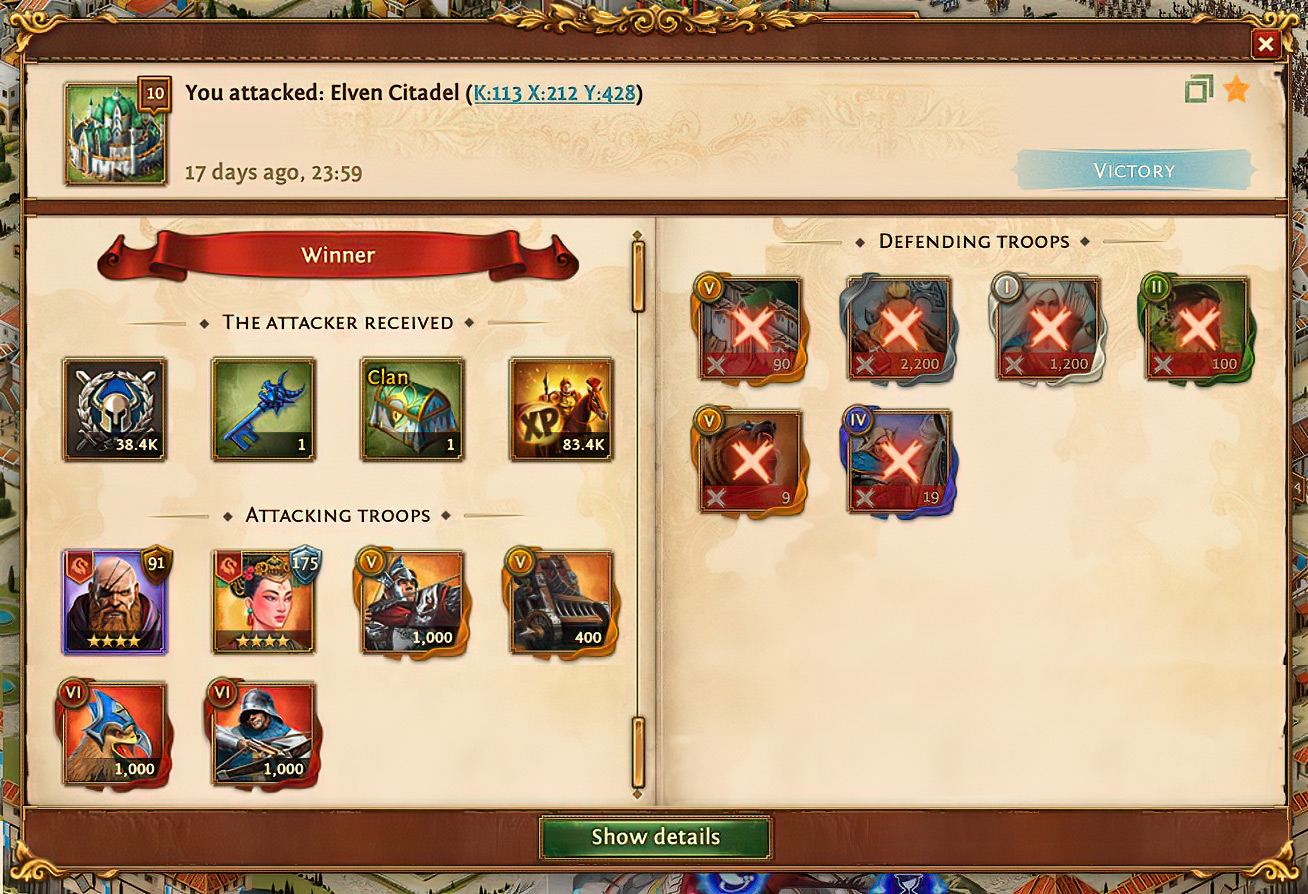Click the left panel scrollbar handle

(638, 276)
